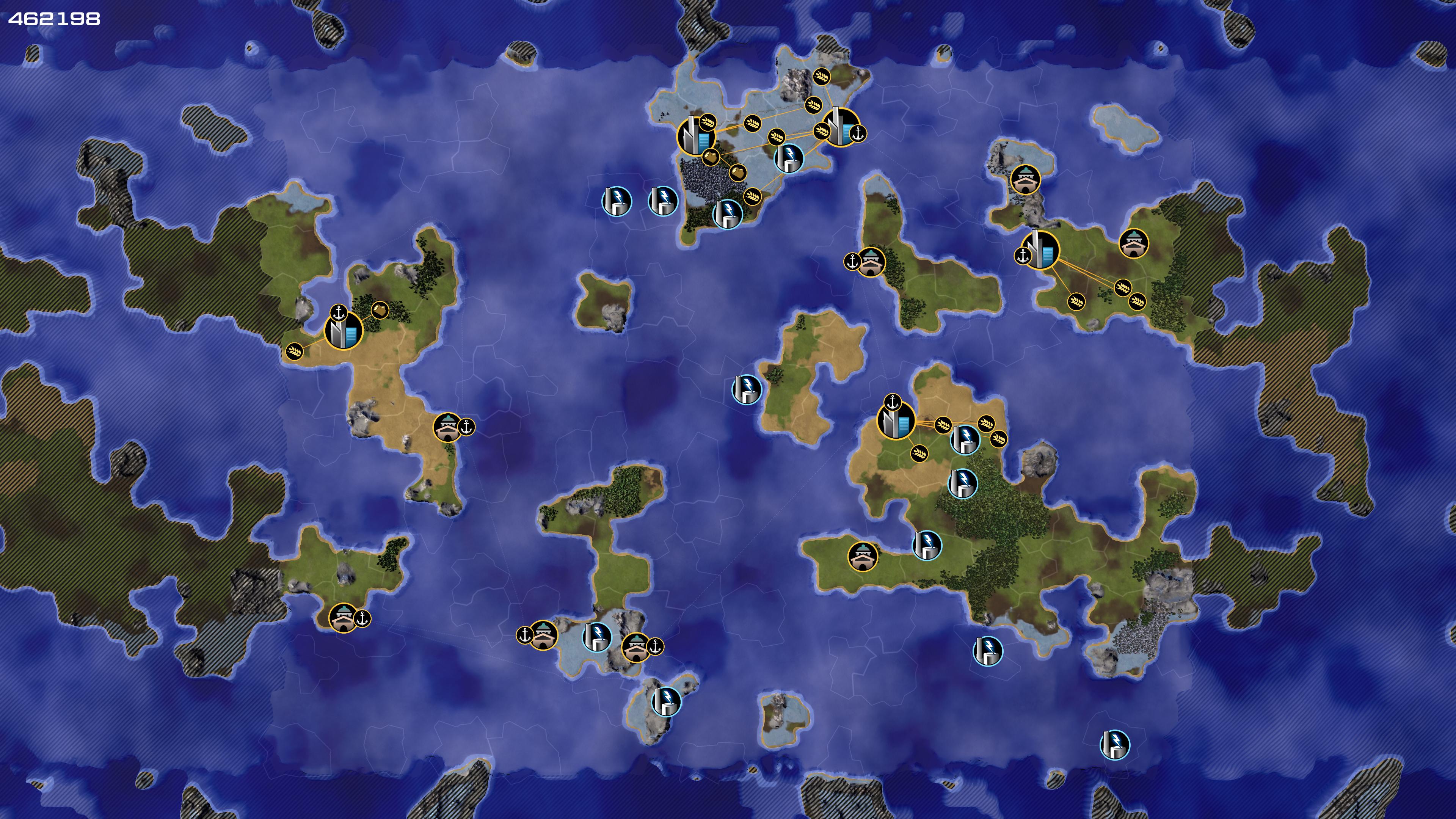1456x819 pixels.
Task: Select the city marker linked to two gold ore icons
Action: [x=695, y=136]
